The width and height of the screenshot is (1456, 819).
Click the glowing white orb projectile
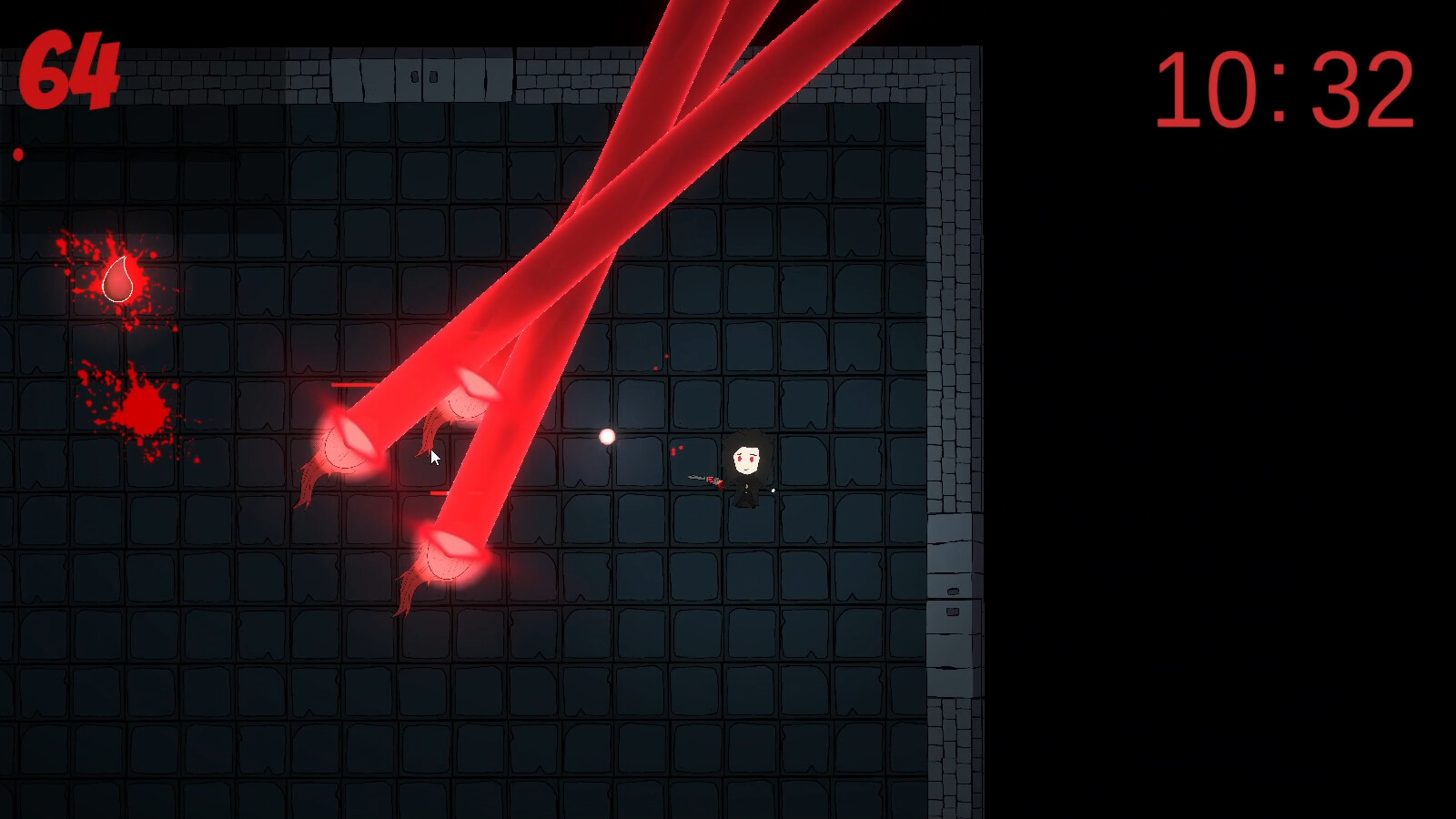click(x=606, y=439)
